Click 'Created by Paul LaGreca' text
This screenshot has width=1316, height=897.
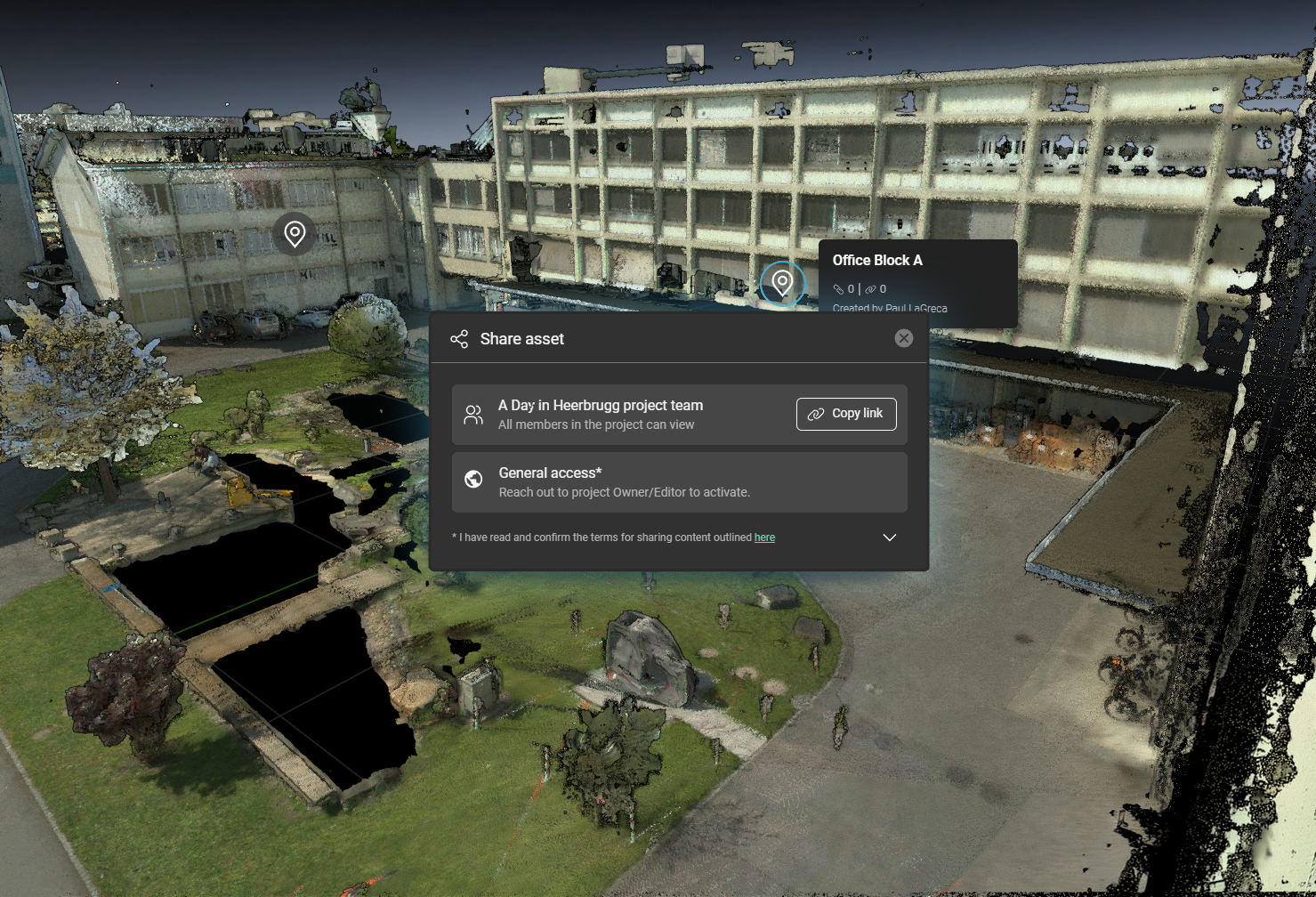click(891, 308)
